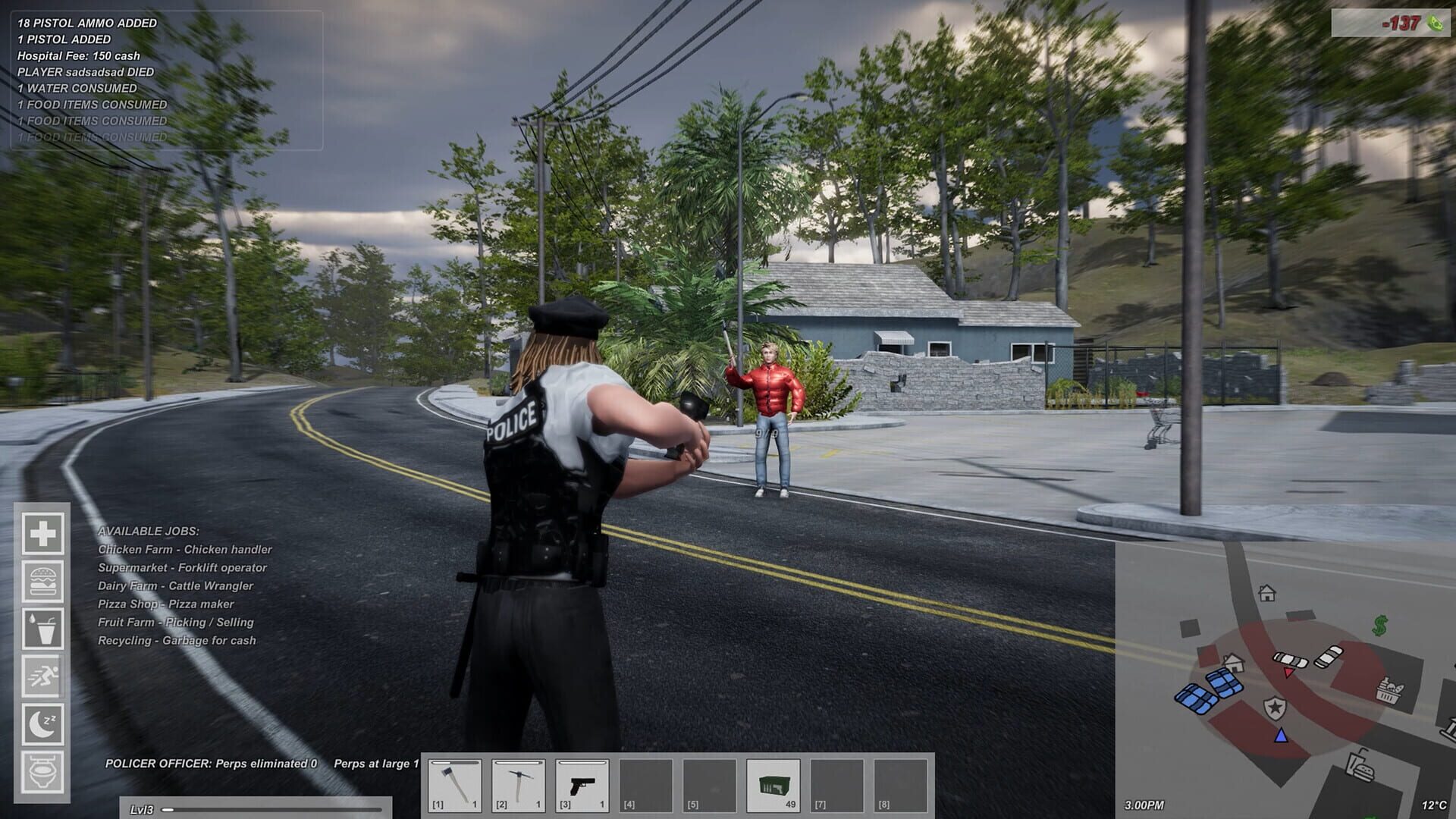Image resolution: width=1456 pixels, height=819 pixels.
Task: Select the axe in hotbar slot 1
Action: pyautogui.click(x=456, y=784)
